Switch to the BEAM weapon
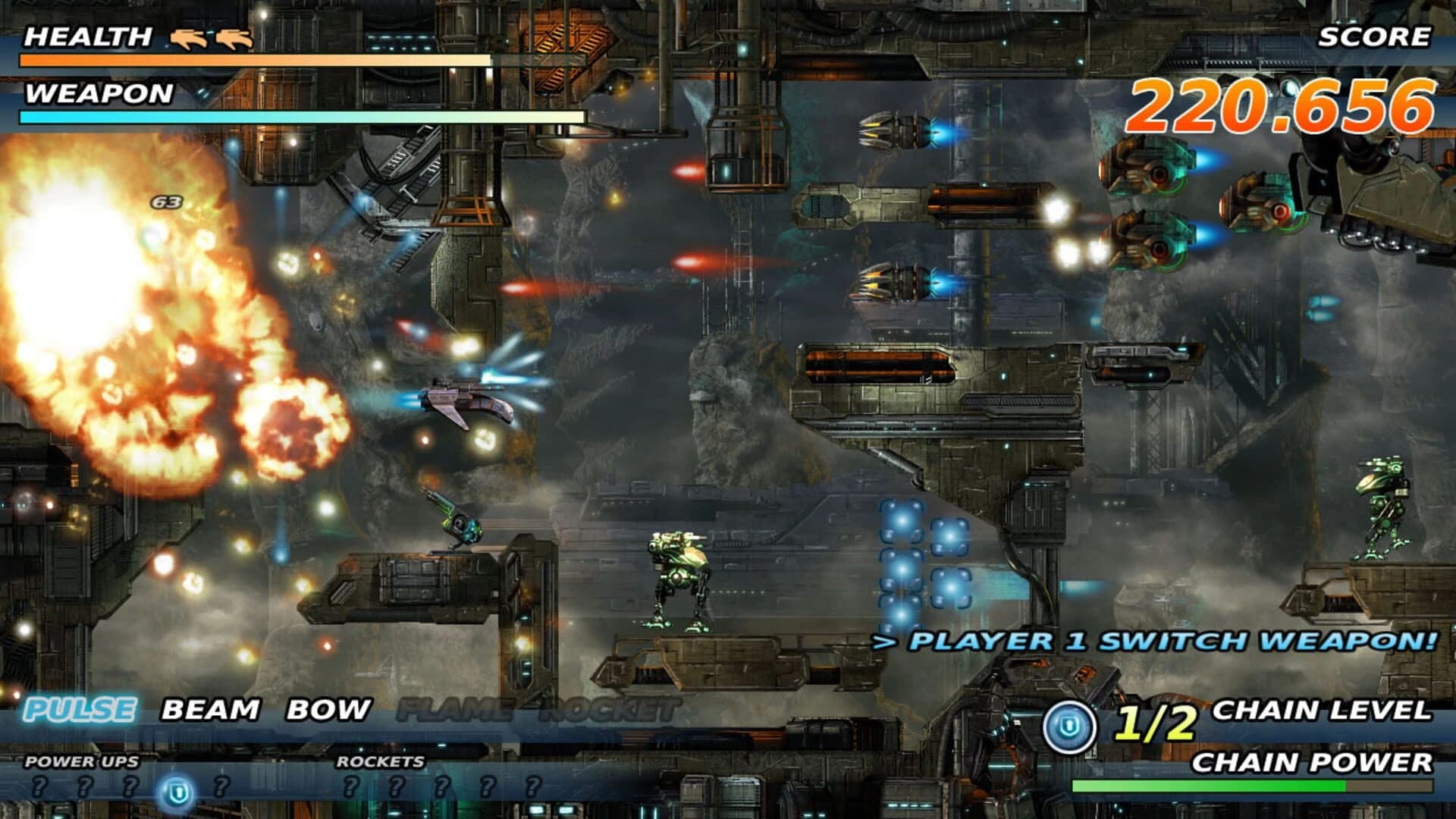 pos(209,710)
